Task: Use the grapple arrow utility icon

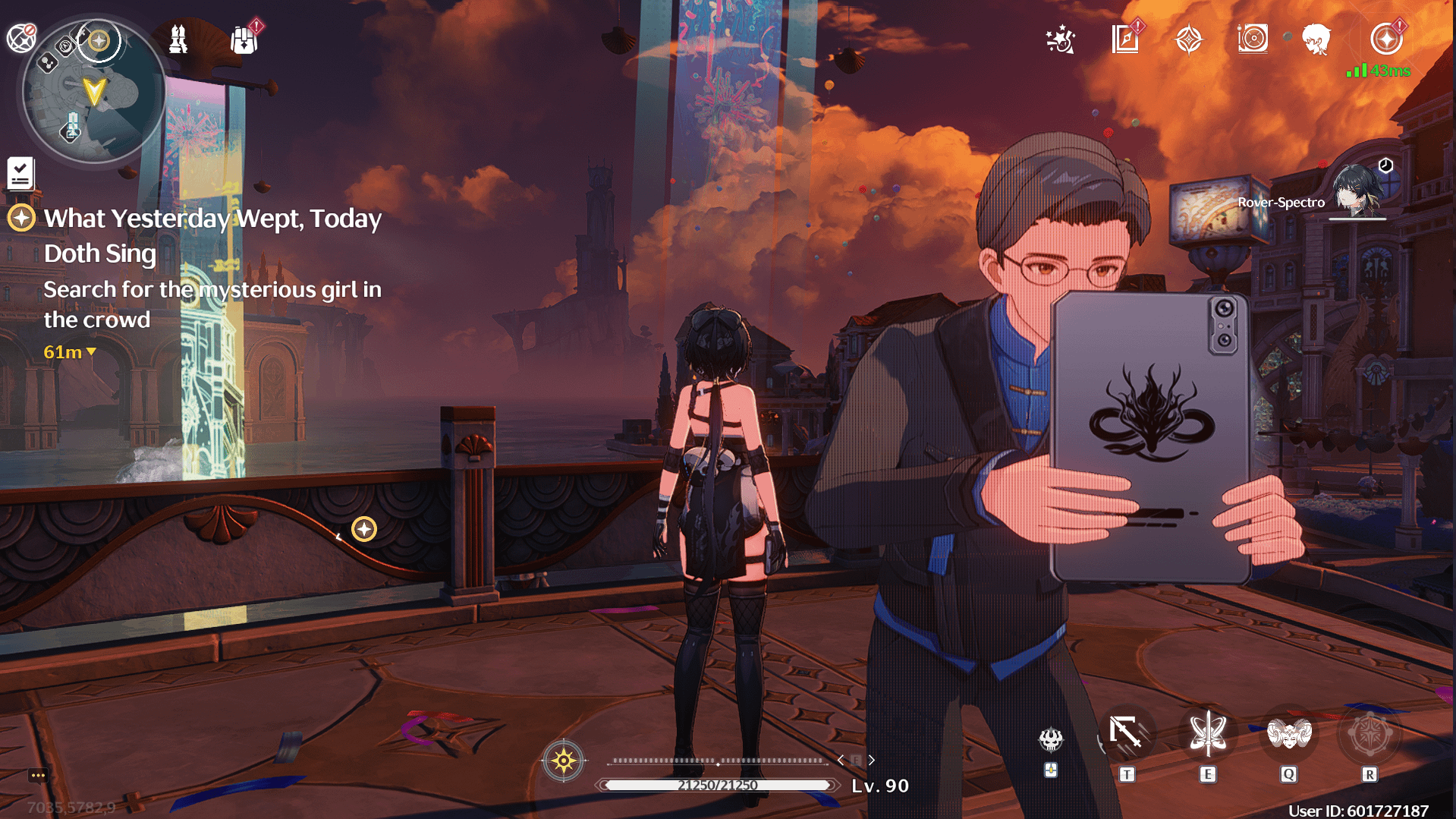Action: click(1126, 733)
